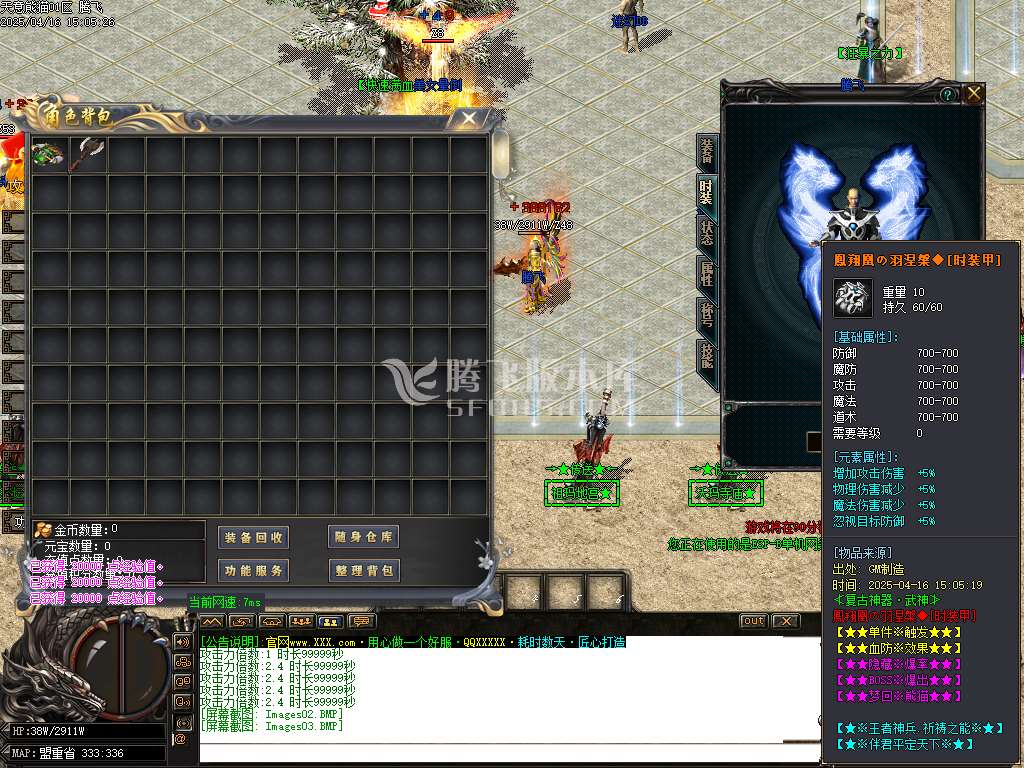Image resolution: width=1024 pixels, height=768 pixels.
Task: Close the 角色背包 inventory window
Action: 467,119
